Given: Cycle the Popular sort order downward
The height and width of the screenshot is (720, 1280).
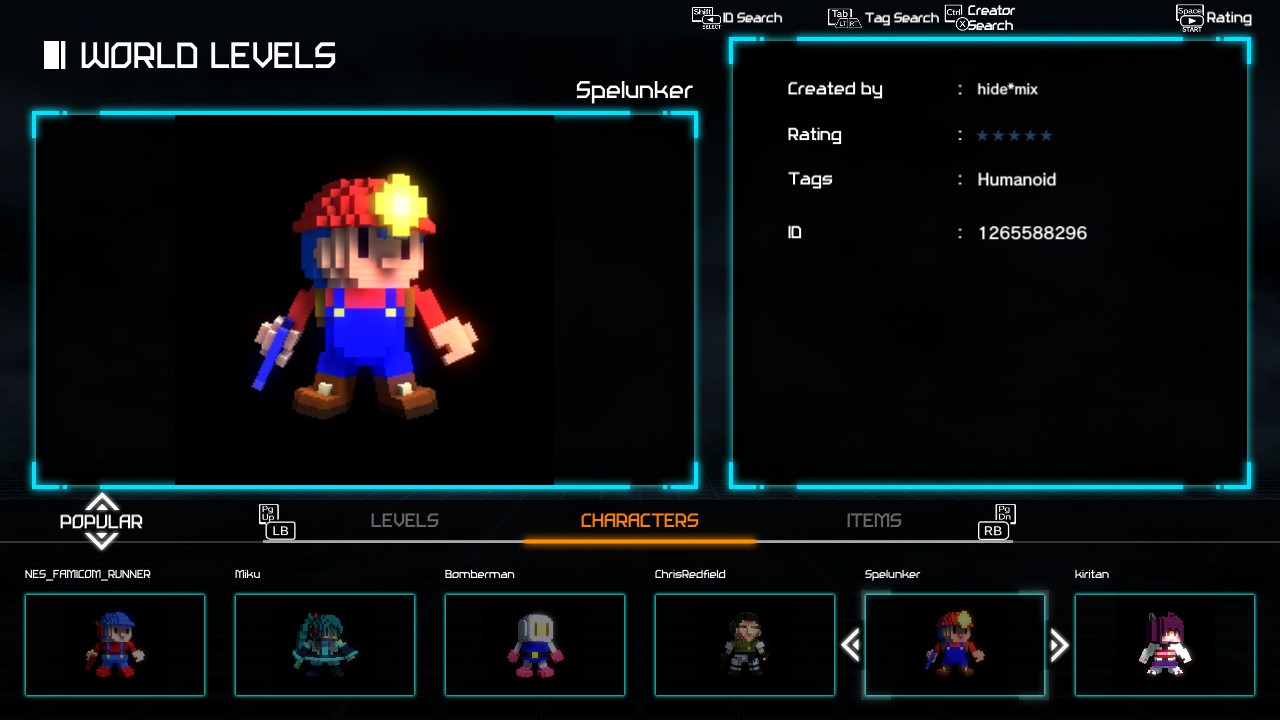Looking at the screenshot, I should pos(101,541).
